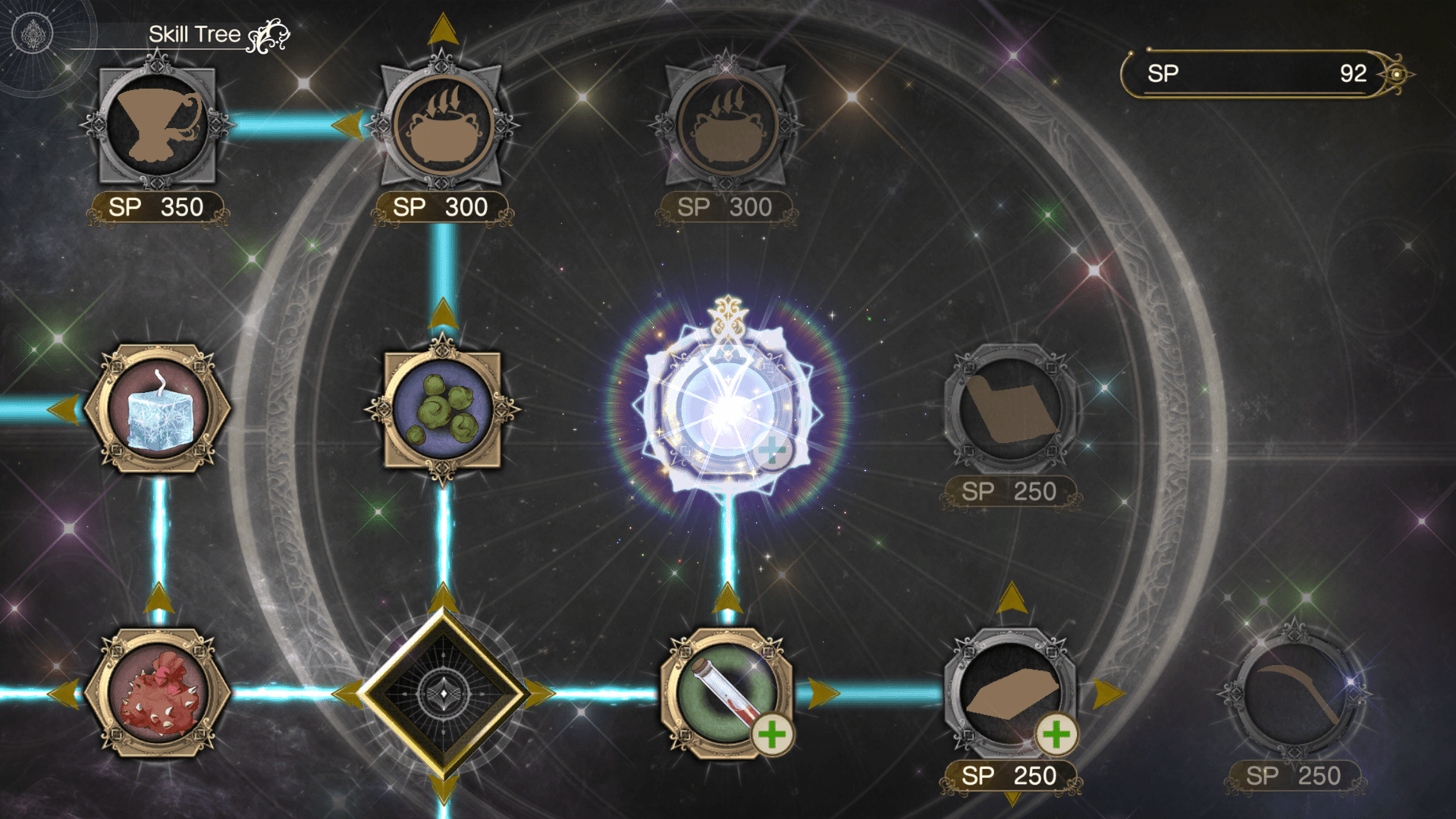
Task: Select the green herb balls skill node
Action: [442, 409]
